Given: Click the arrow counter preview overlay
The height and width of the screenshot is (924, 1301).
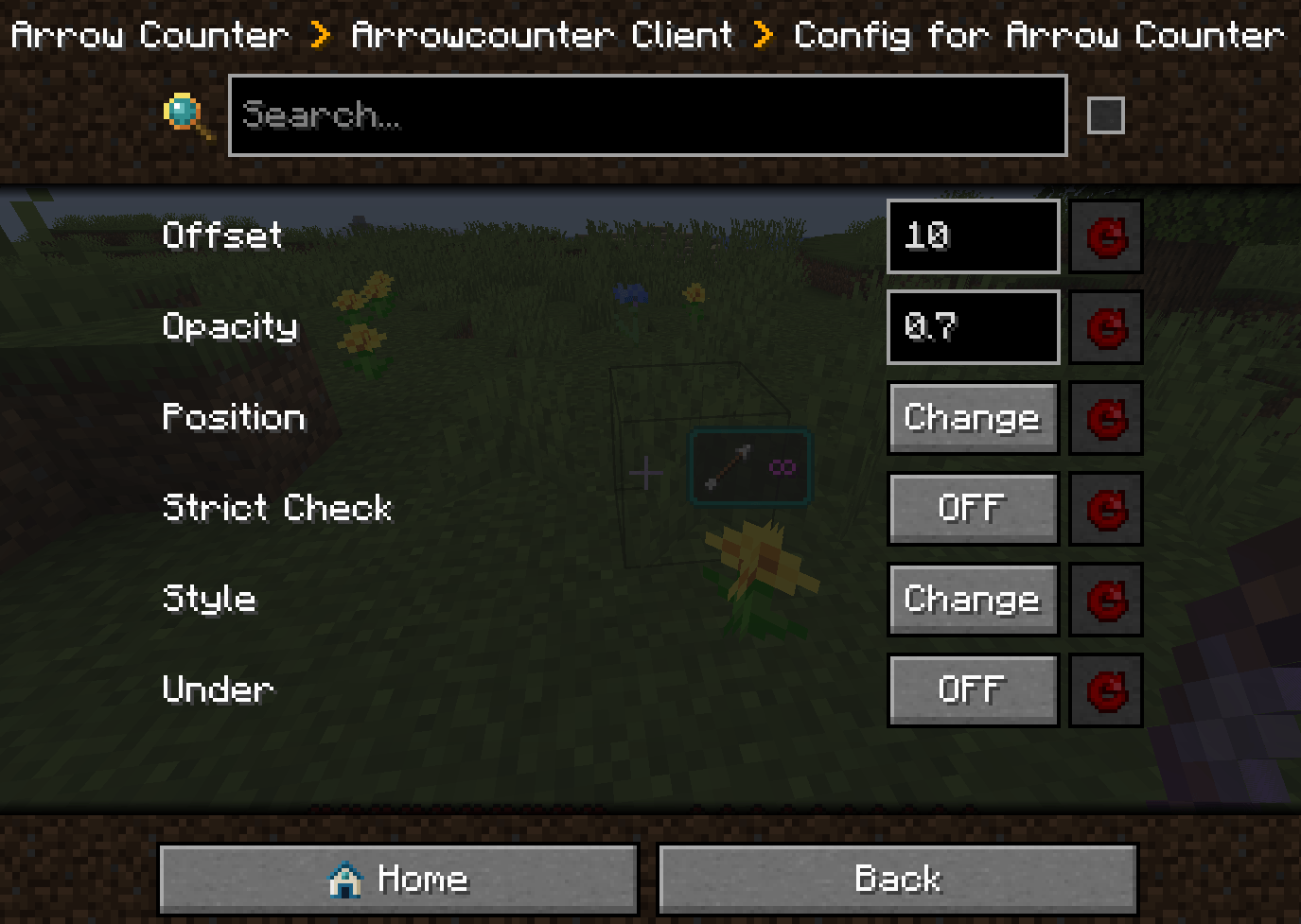Looking at the screenshot, I should (749, 467).
